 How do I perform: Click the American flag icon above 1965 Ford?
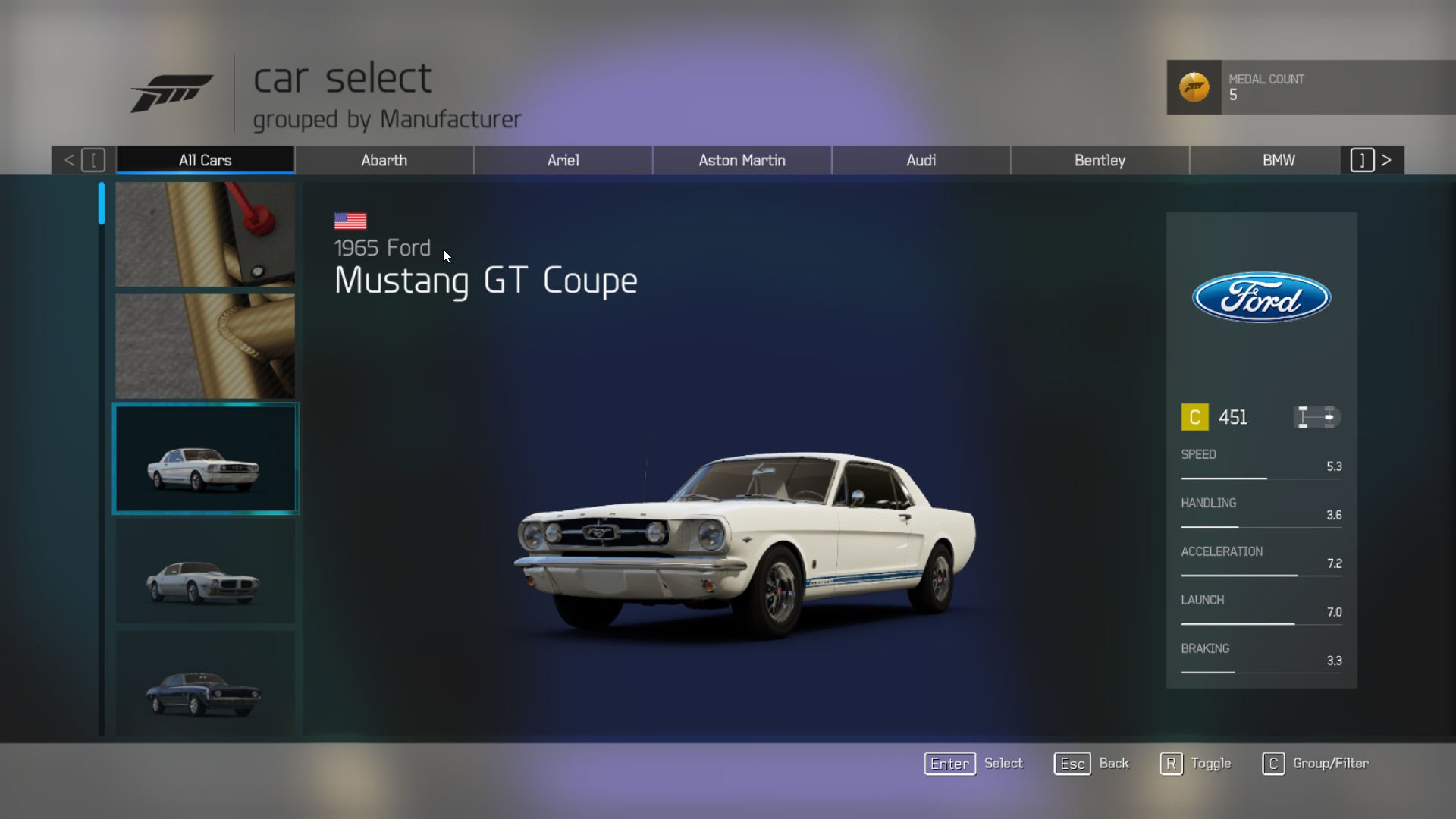tap(350, 220)
